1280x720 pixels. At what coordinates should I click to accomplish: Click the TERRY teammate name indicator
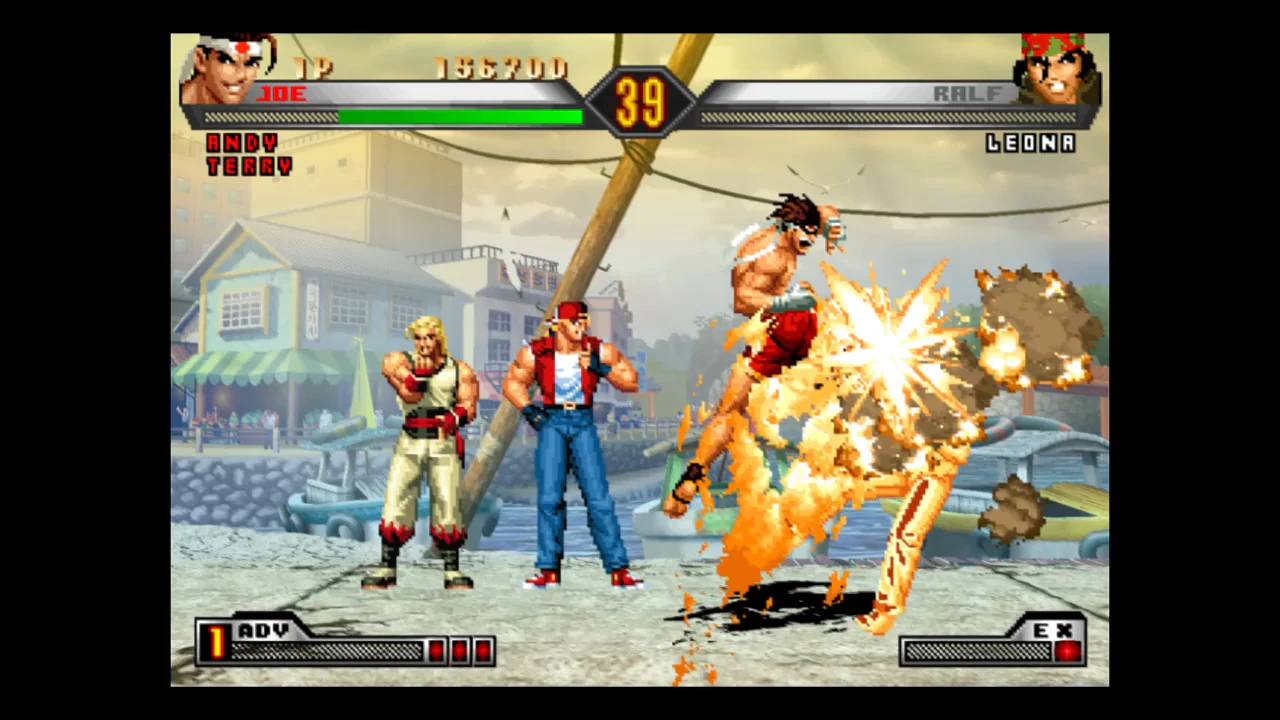click(249, 165)
